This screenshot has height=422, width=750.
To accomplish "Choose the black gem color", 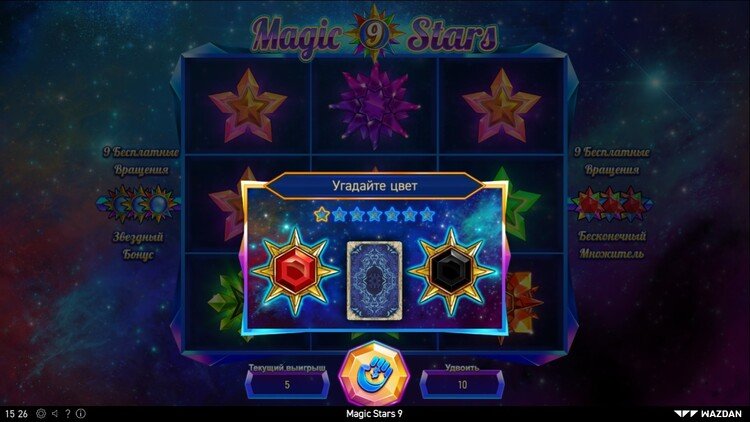I will click(x=453, y=270).
